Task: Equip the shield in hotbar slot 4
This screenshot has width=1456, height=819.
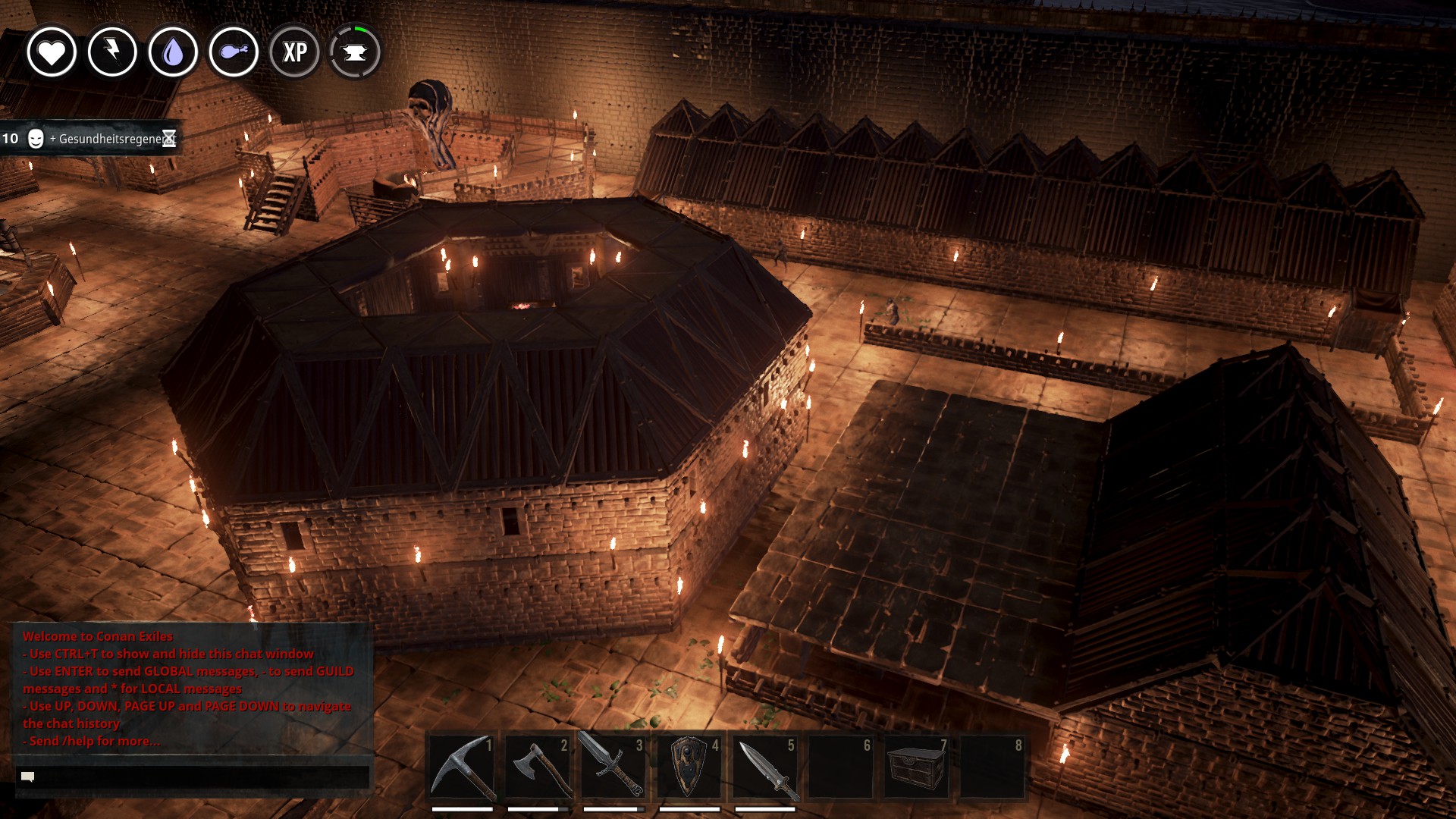Action: pyautogui.click(x=689, y=767)
